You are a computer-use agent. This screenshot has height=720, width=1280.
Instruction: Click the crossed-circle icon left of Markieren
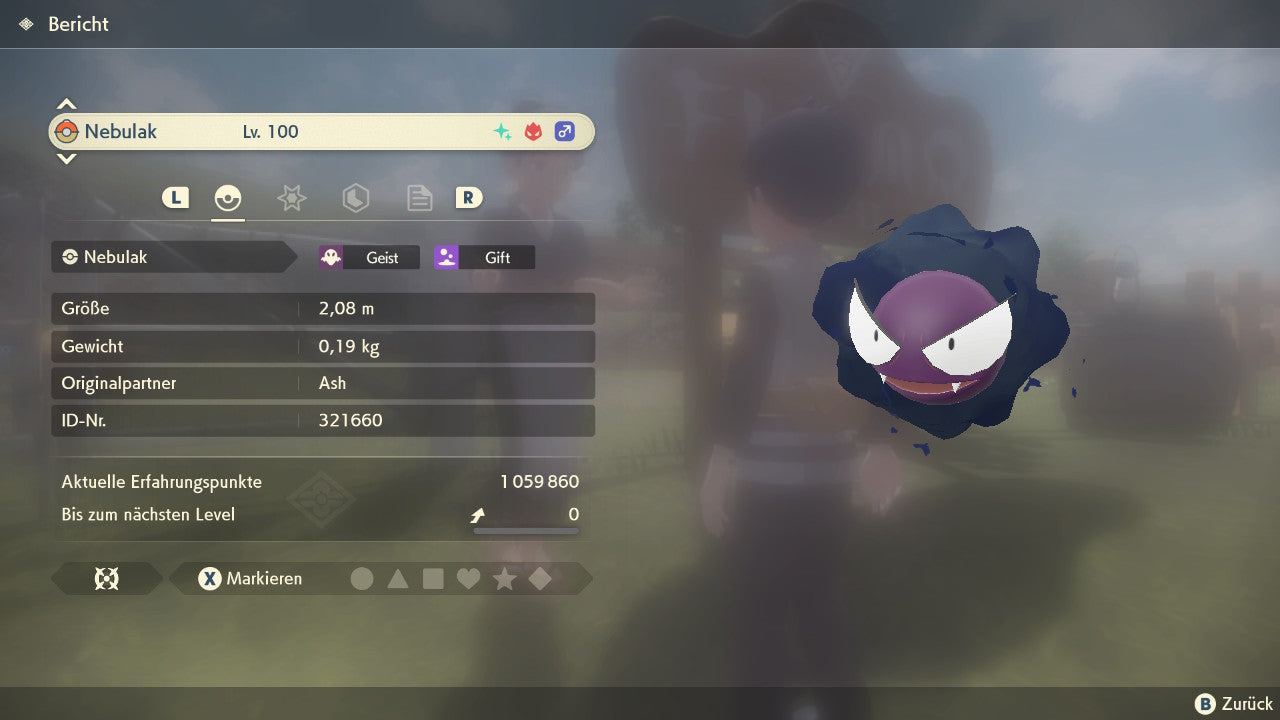tap(106, 579)
